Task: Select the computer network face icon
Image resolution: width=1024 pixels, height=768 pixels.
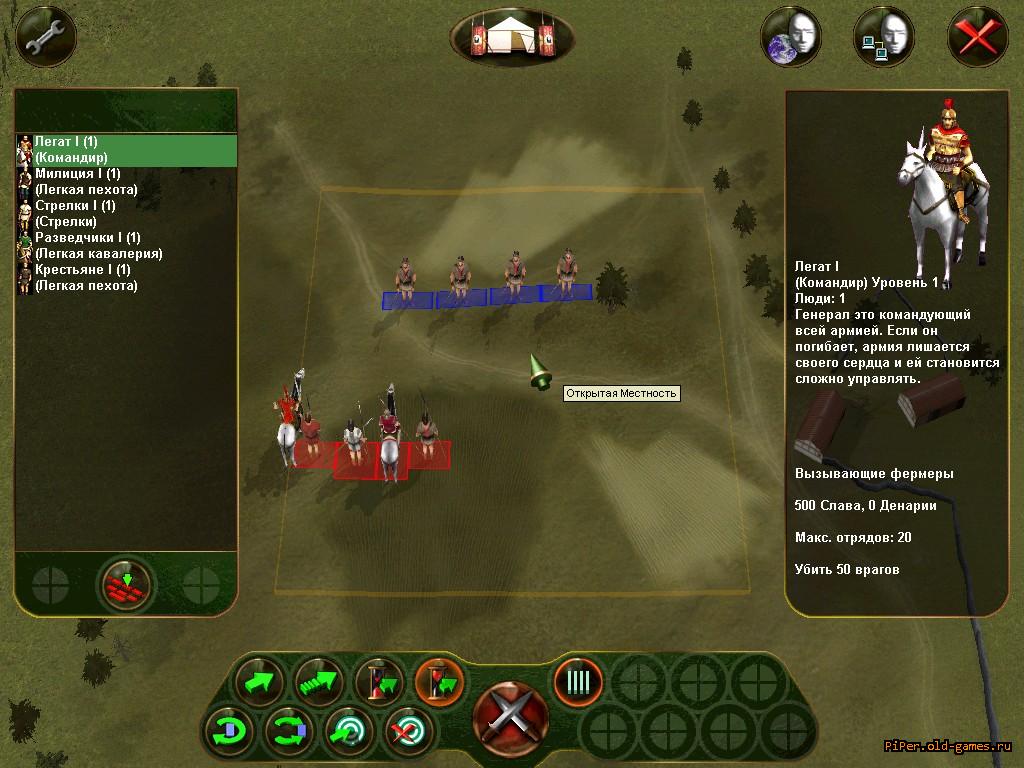Action: 883,37
